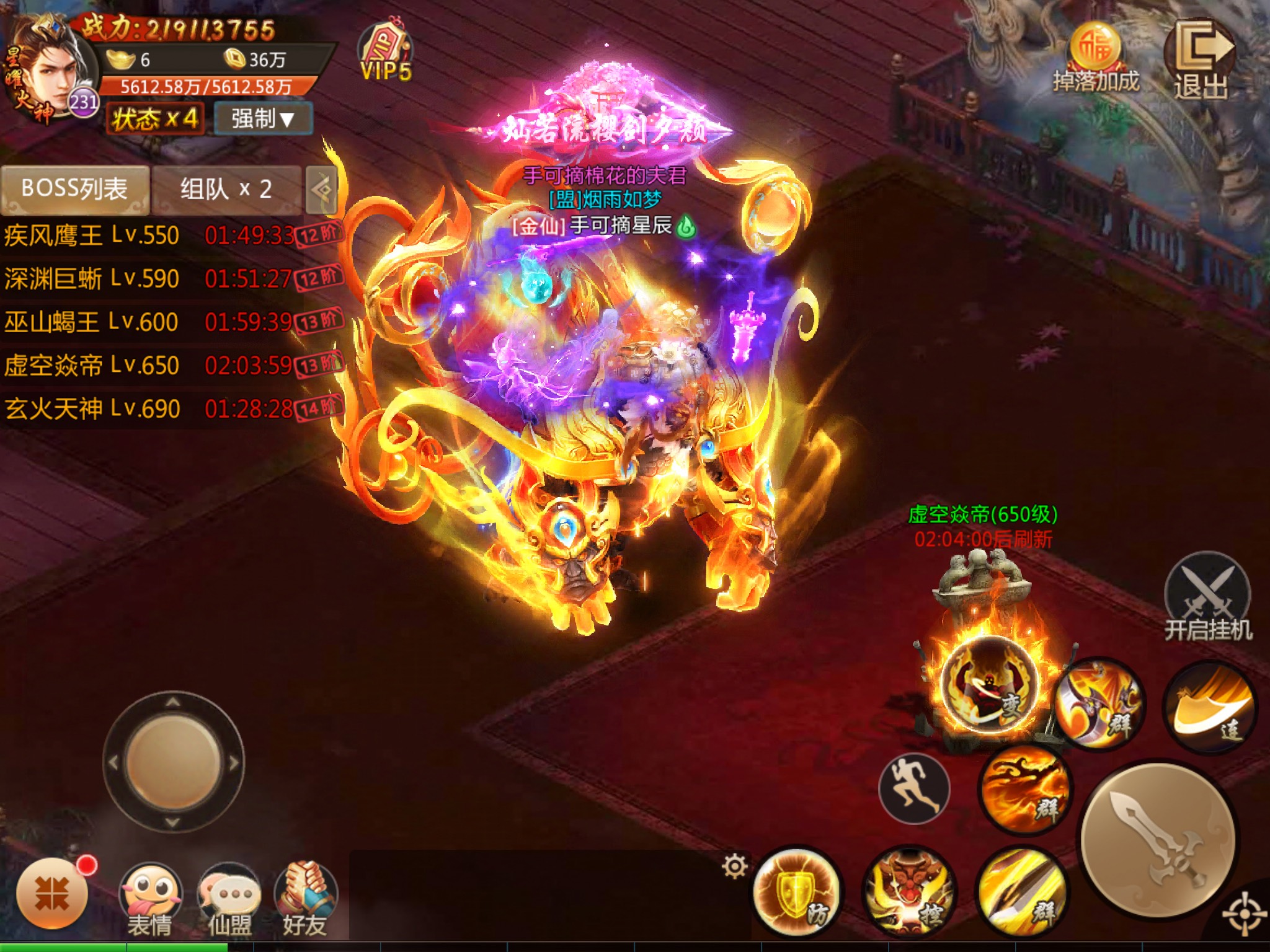Open the VIP5 privileges icon
Viewport: 1270px width, 952px height.
pyautogui.click(x=385, y=54)
